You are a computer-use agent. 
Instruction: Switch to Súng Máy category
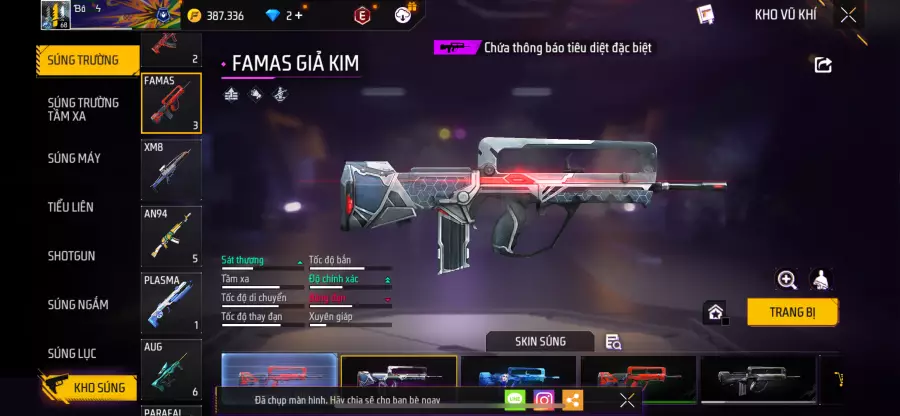pos(74,158)
